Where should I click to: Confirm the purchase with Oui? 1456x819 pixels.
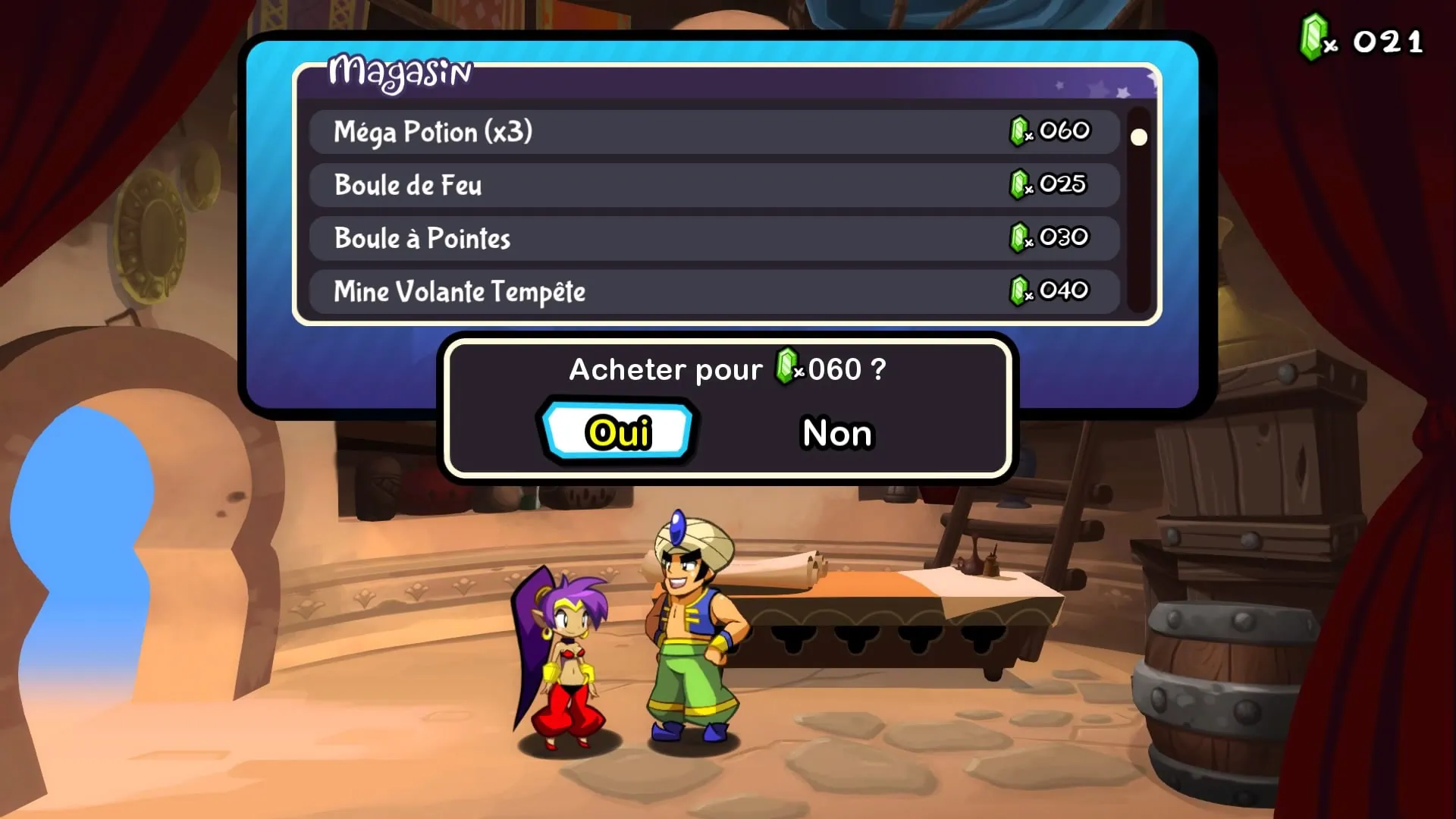(x=618, y=432)
